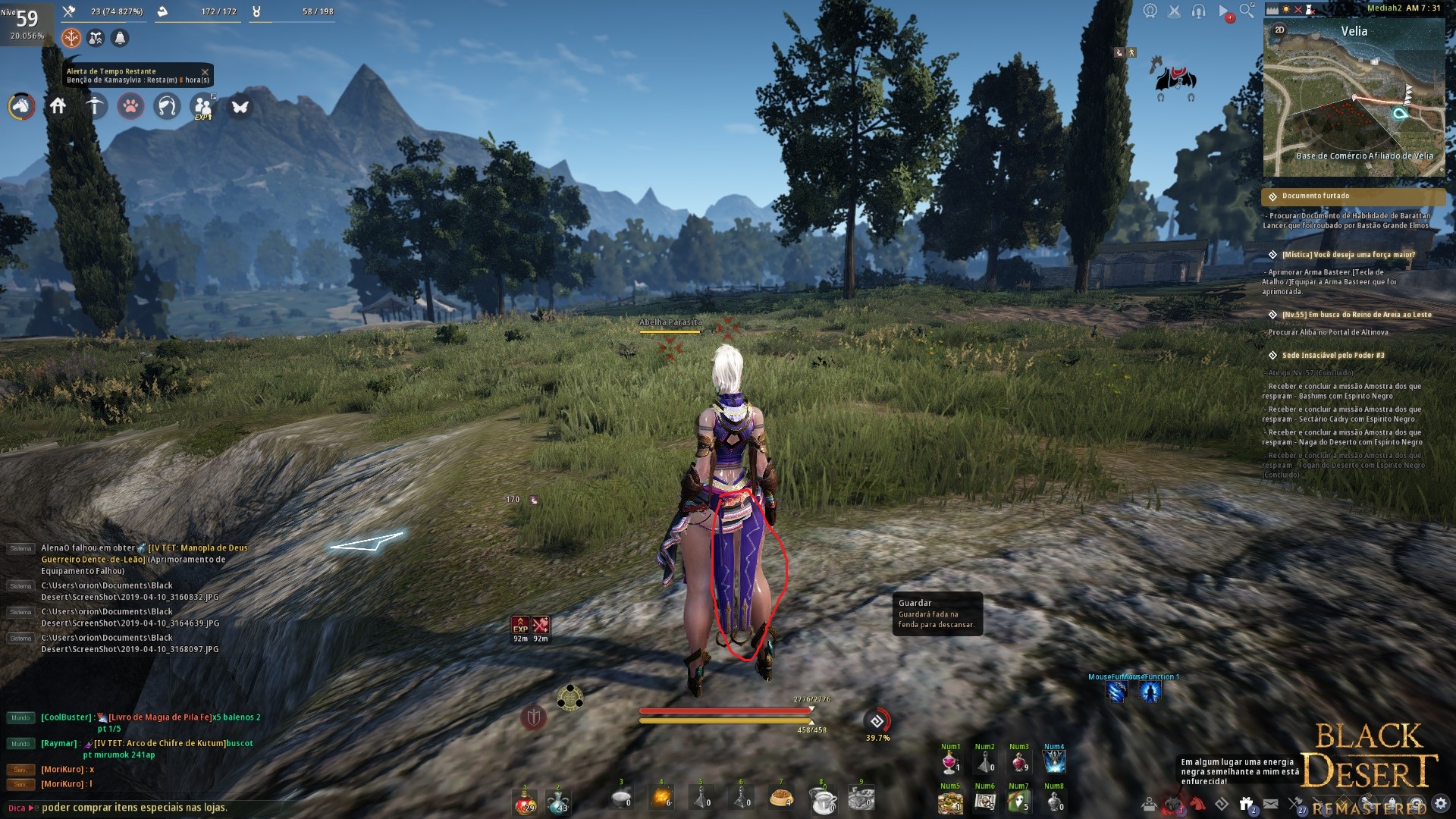Image resolution: width=1456 pixels, height=819 pixels.
Task: Open the headset voice chat icon
Action: point(1198,11)
